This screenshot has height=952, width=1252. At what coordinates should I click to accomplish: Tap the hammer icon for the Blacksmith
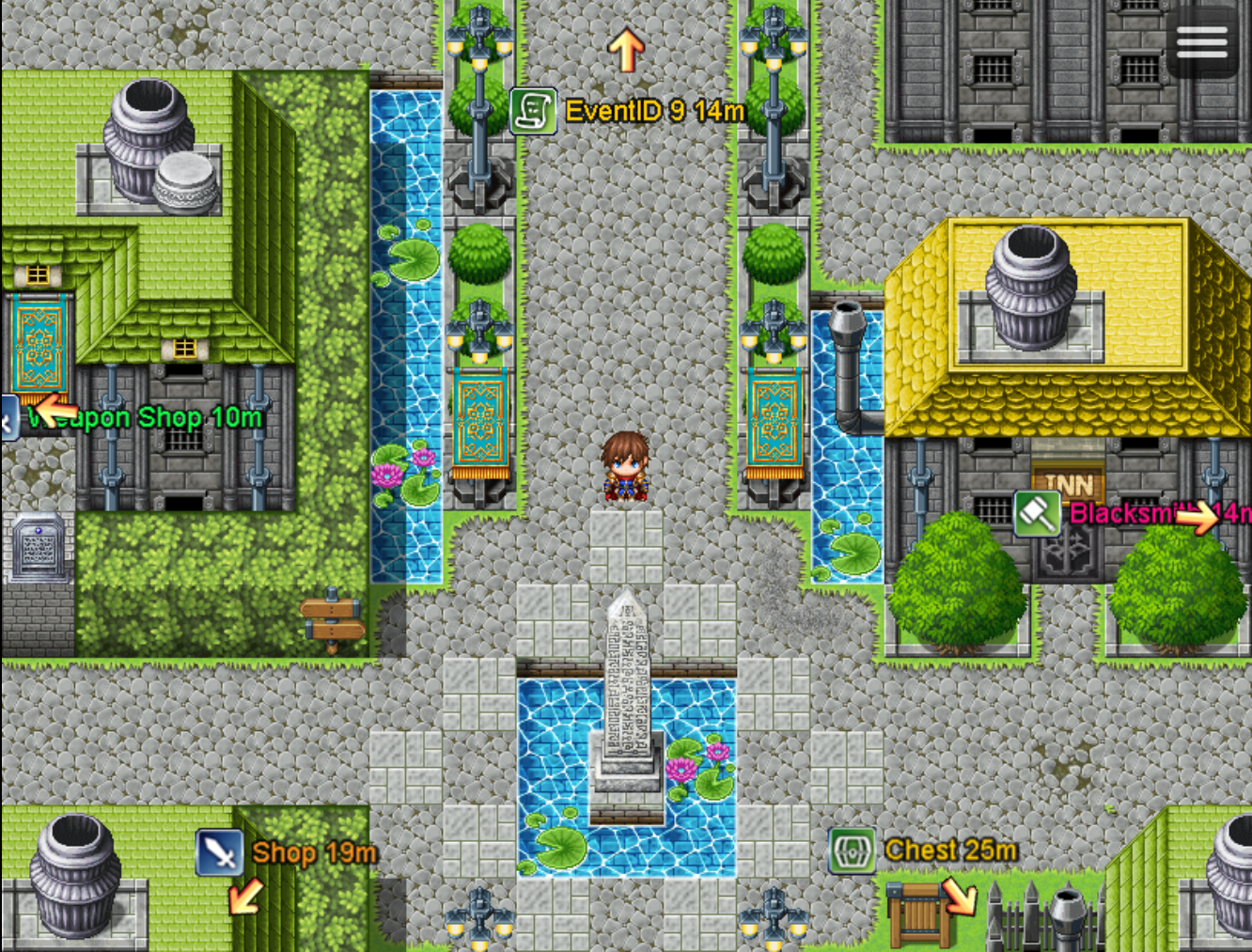(x=1038, y=514)
